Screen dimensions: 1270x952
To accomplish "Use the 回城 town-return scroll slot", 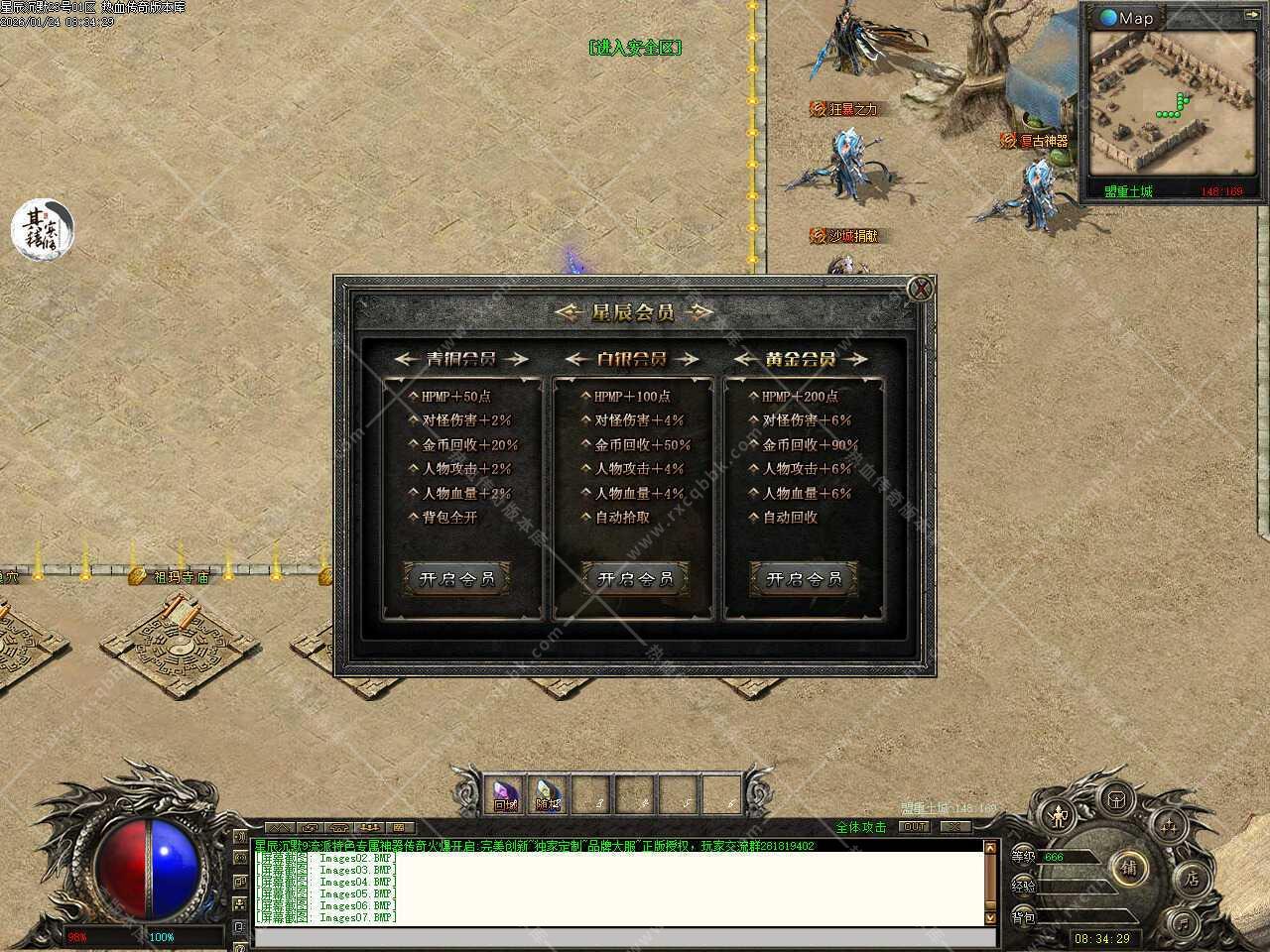I will (506, 794).
